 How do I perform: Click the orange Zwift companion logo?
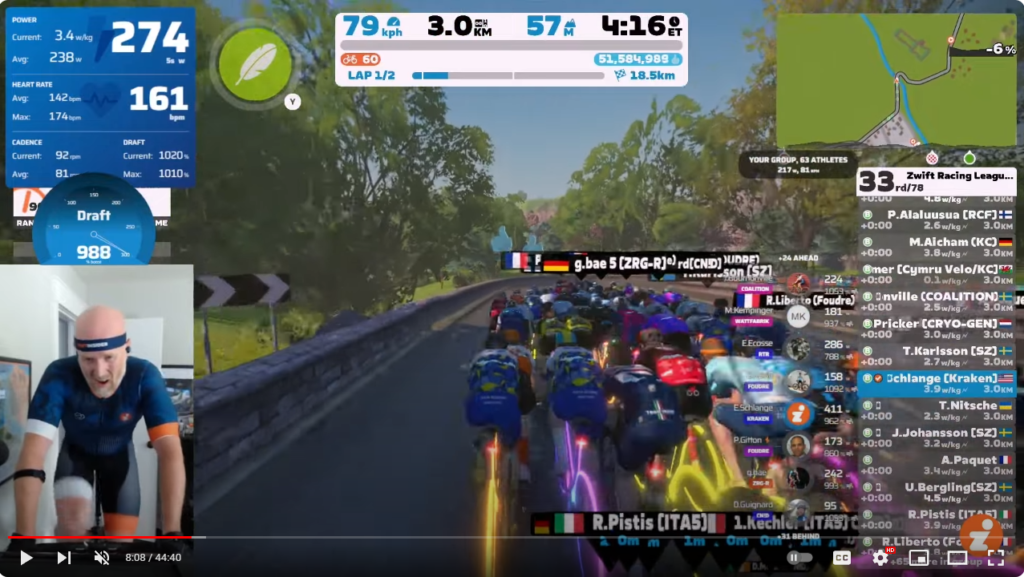980,532
